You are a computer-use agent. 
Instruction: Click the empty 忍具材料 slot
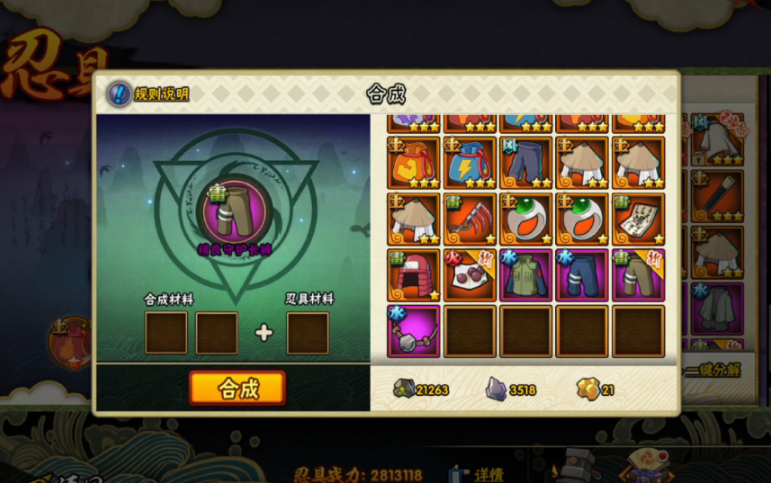[307, 332]
